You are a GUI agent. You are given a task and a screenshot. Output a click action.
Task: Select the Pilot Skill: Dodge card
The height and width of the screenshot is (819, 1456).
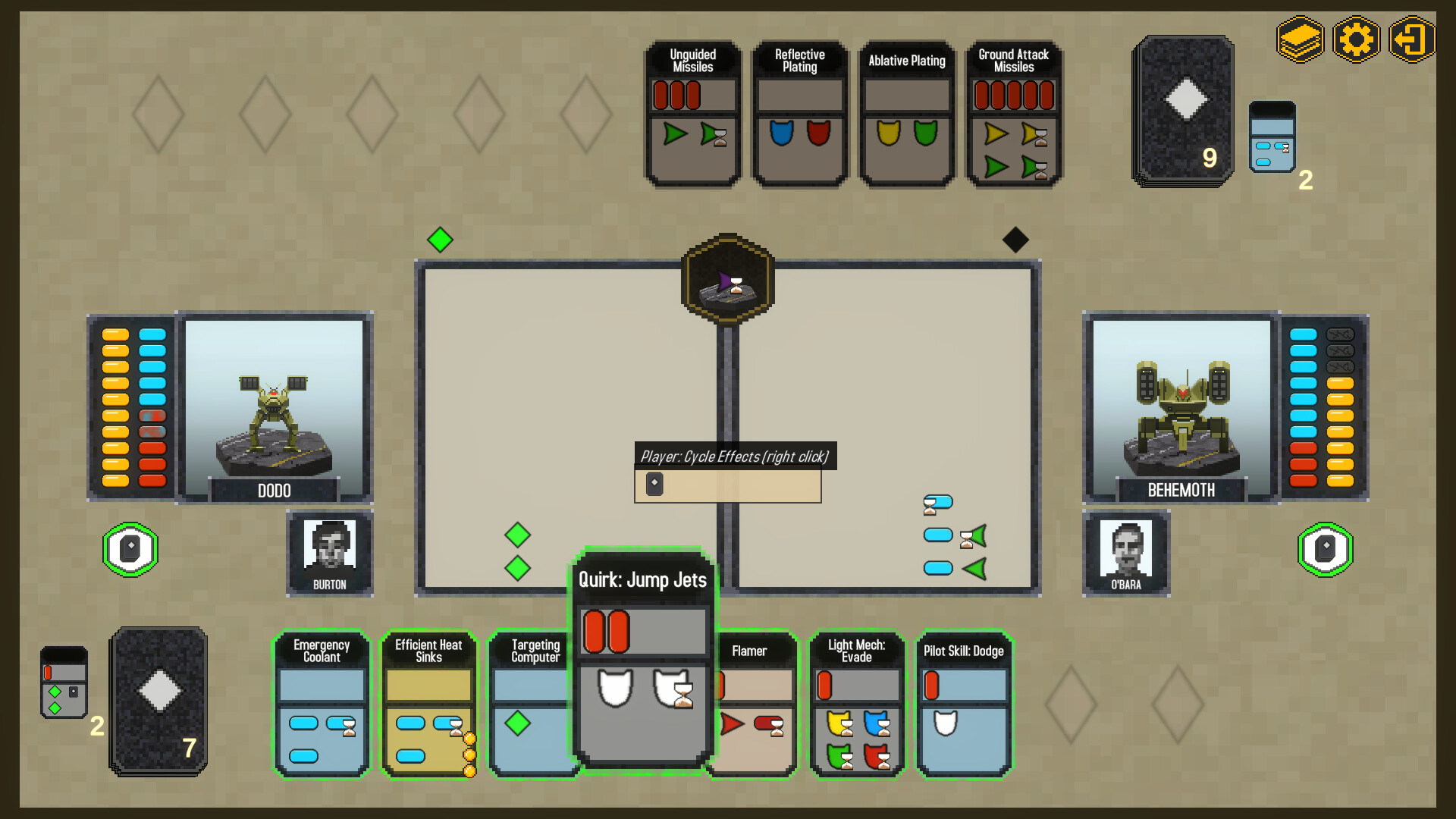963,705
